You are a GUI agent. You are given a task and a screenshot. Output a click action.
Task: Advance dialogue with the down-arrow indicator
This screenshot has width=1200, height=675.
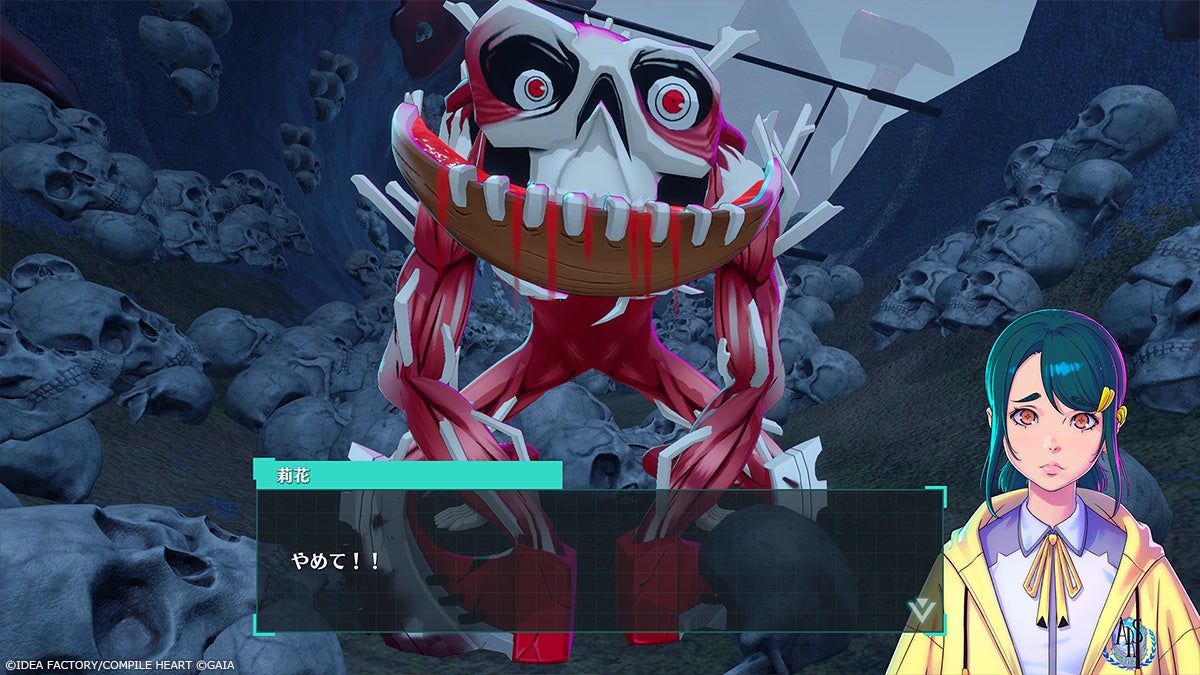coord(920,609)
